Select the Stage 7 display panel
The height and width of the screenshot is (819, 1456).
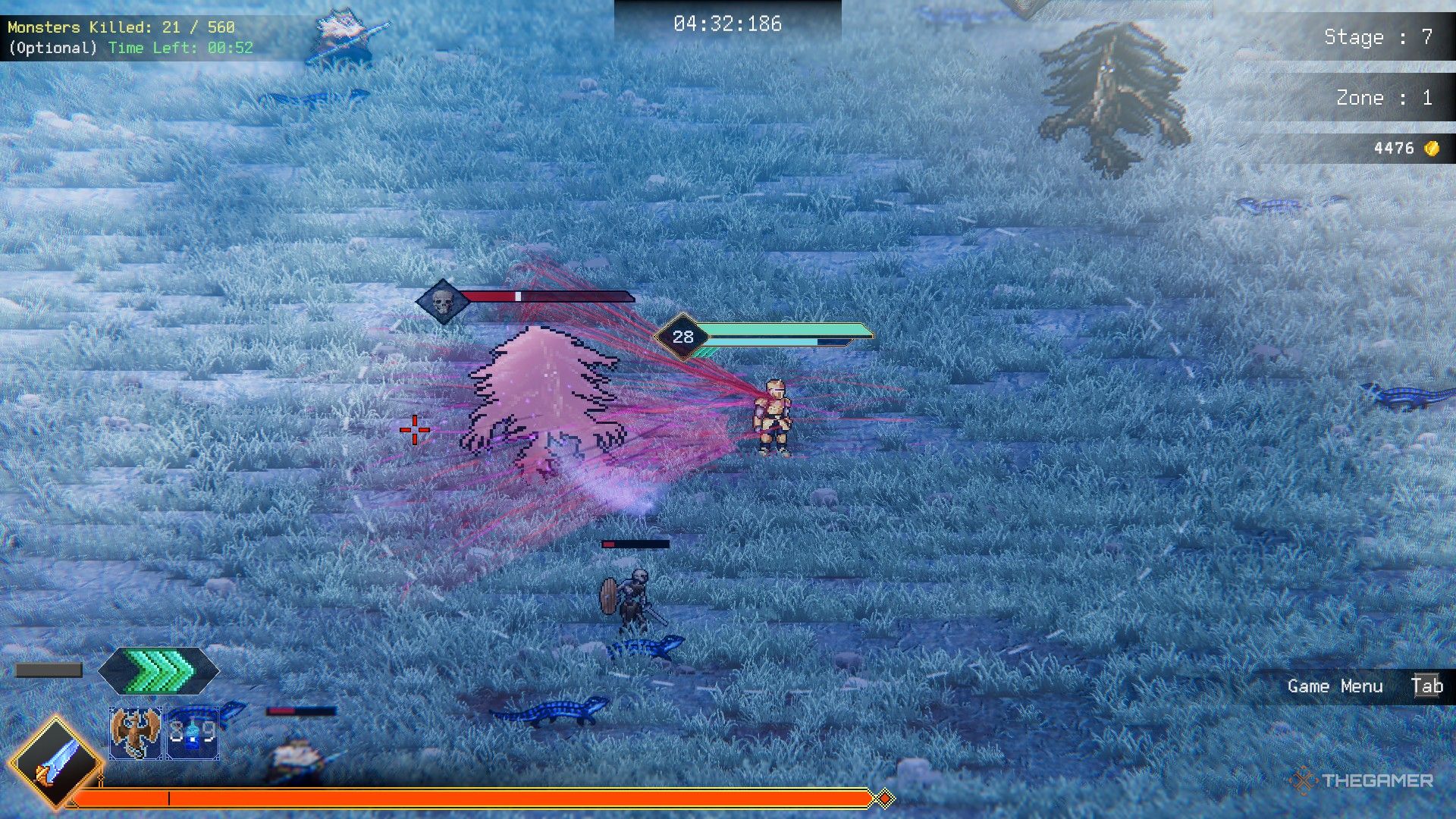(1376, 37)
